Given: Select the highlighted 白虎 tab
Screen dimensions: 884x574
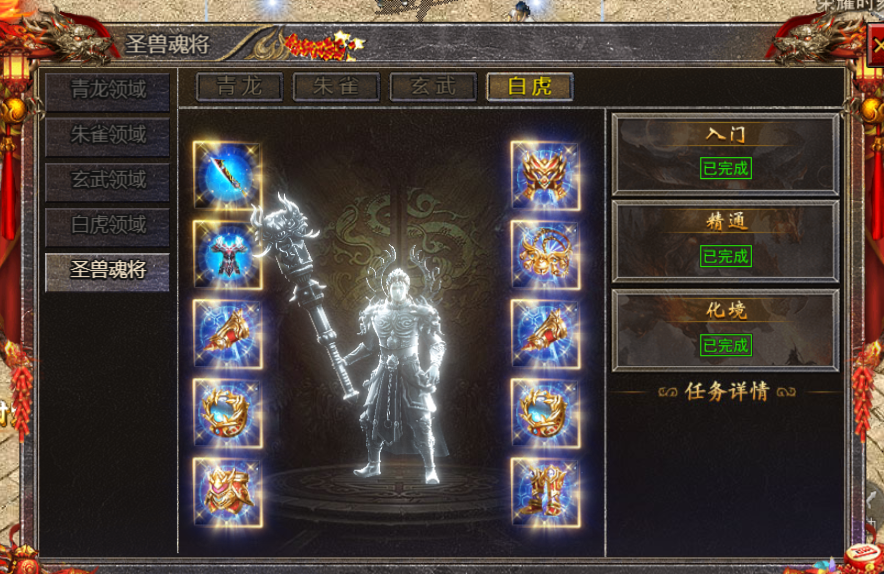Looking at the screenshot, I should tap(529, 86).
